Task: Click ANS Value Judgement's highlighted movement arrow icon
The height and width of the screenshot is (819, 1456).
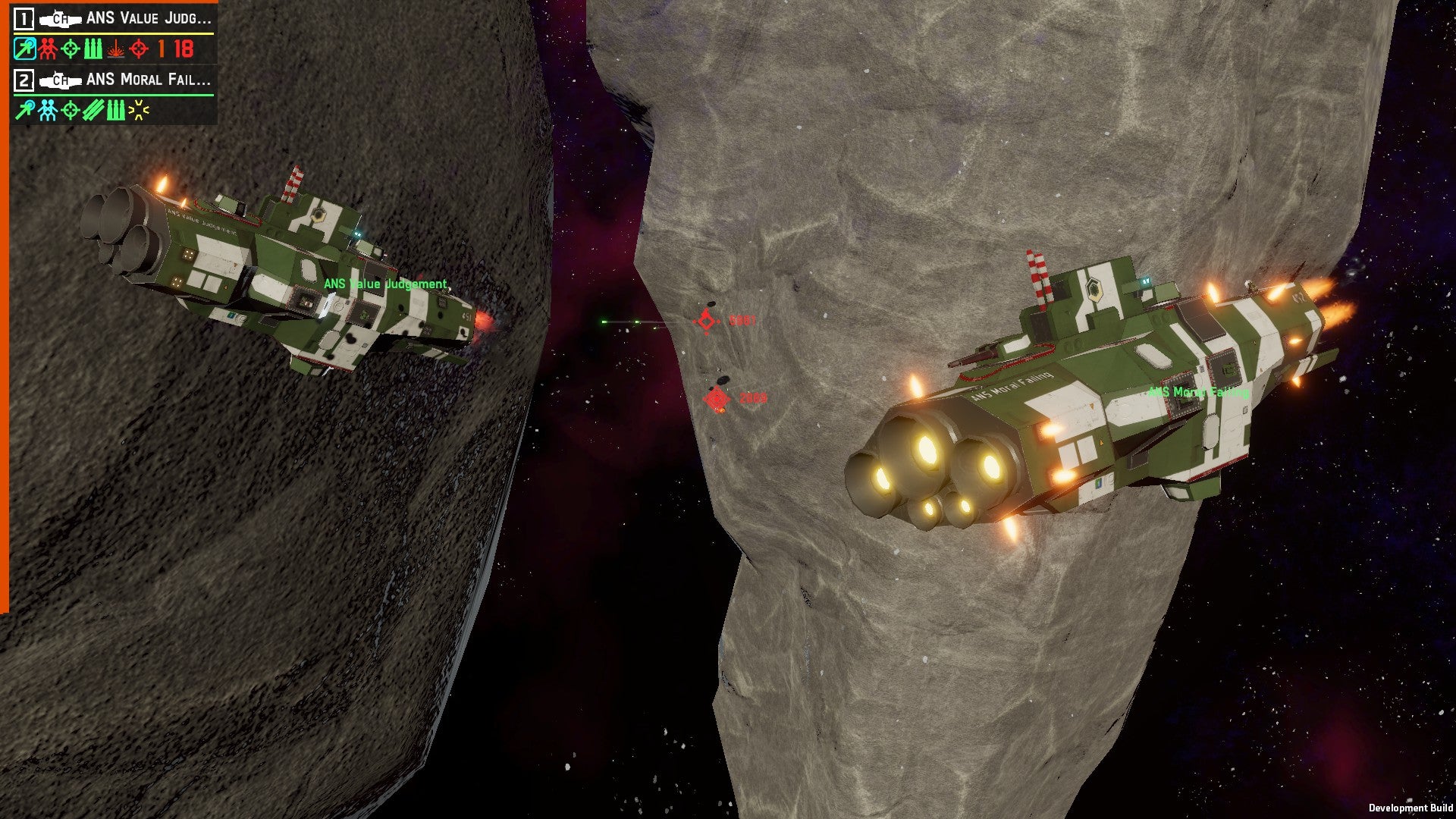Action: point(24,49)
